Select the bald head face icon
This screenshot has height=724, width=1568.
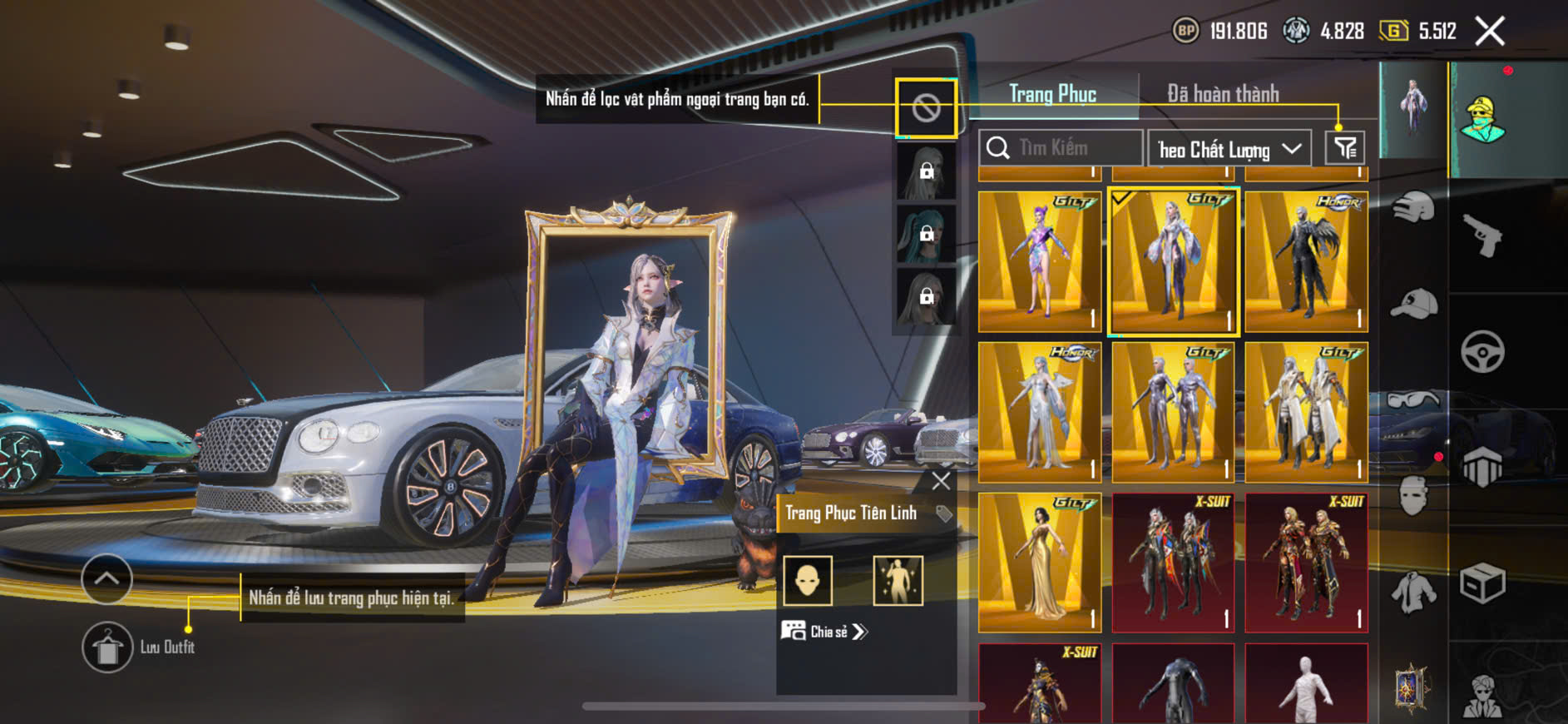pos(808,580)
